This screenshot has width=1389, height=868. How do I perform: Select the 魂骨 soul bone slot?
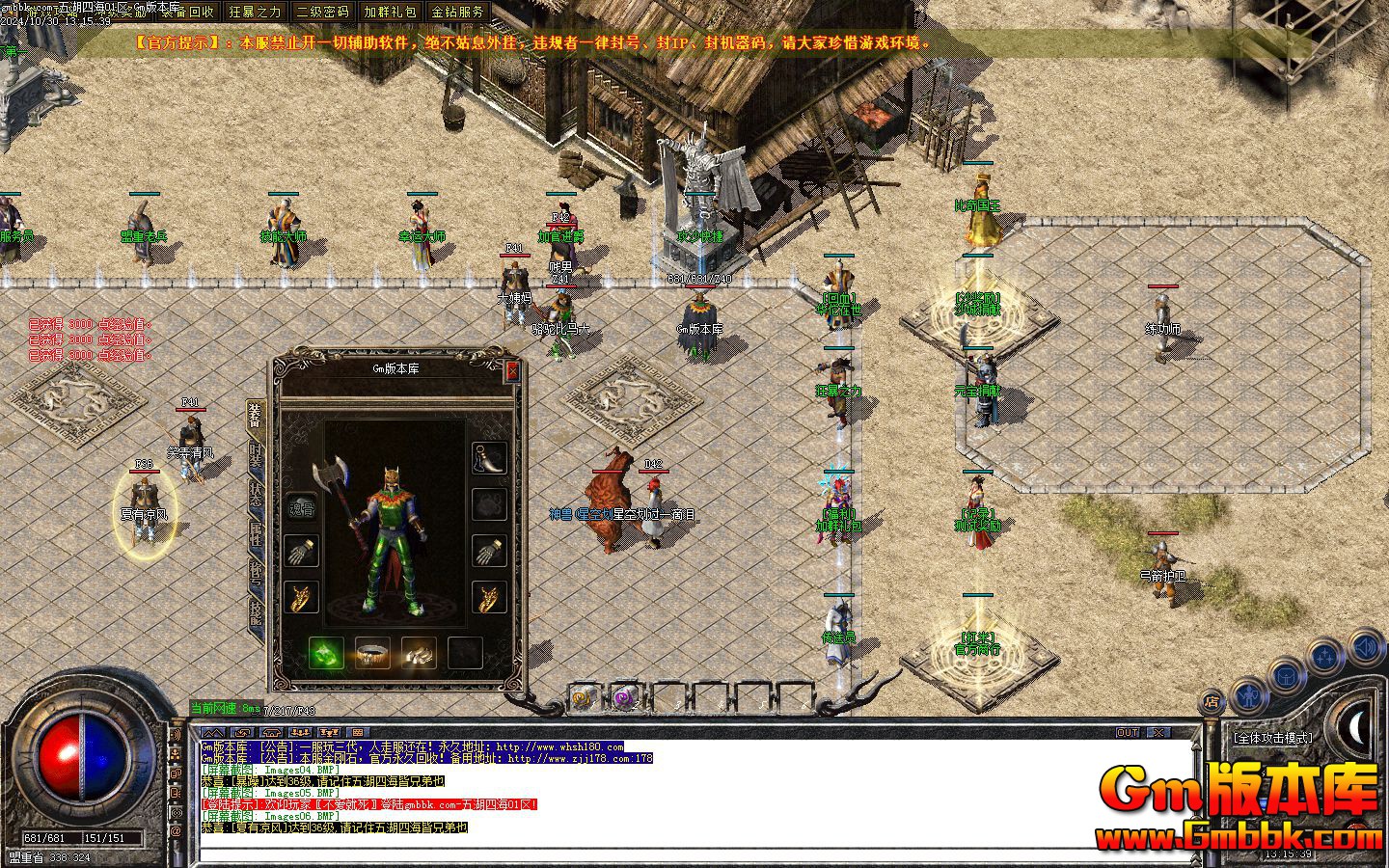coord(302,505)
